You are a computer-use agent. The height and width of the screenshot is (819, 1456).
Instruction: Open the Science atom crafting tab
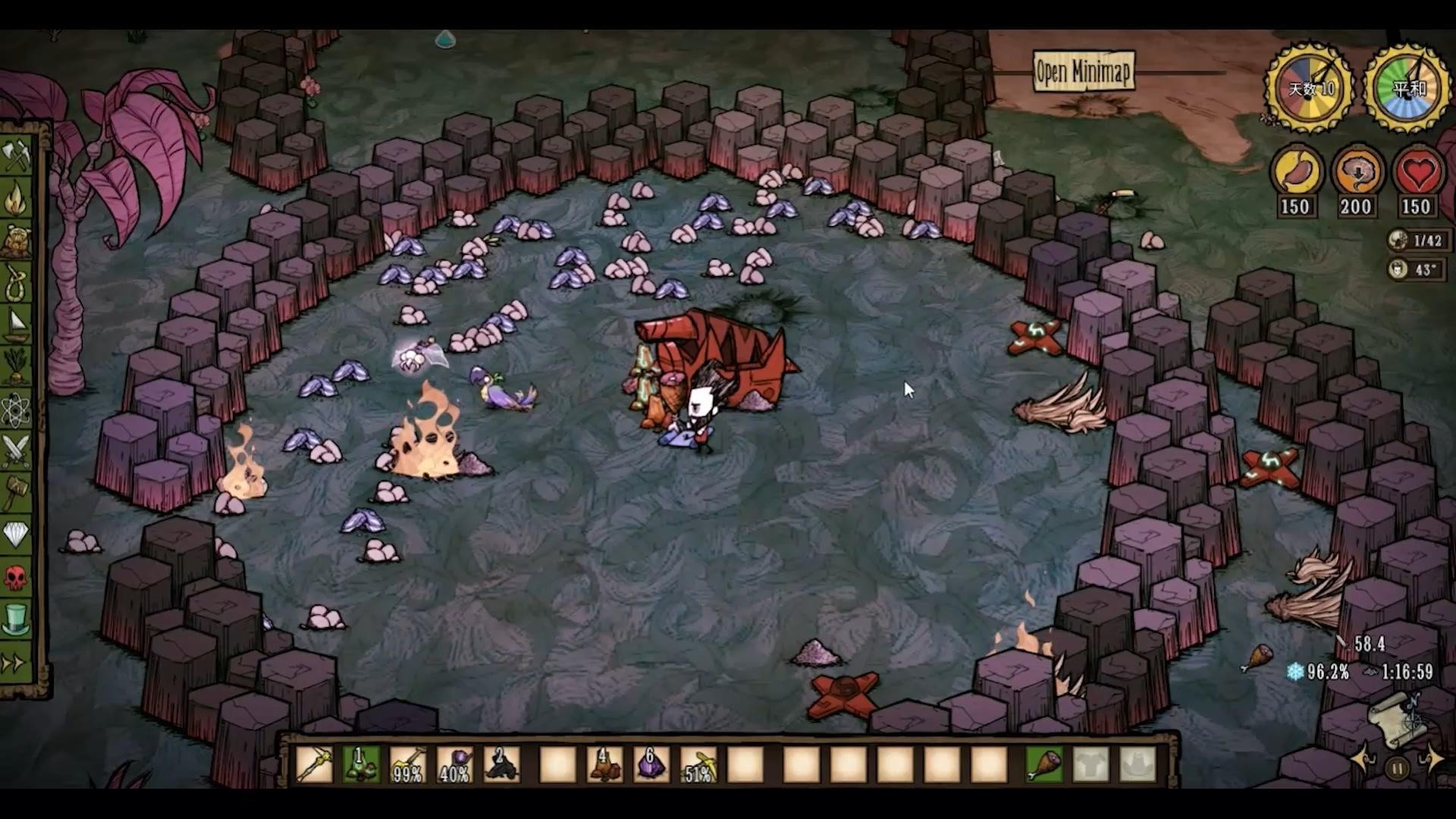coord(17,410)
